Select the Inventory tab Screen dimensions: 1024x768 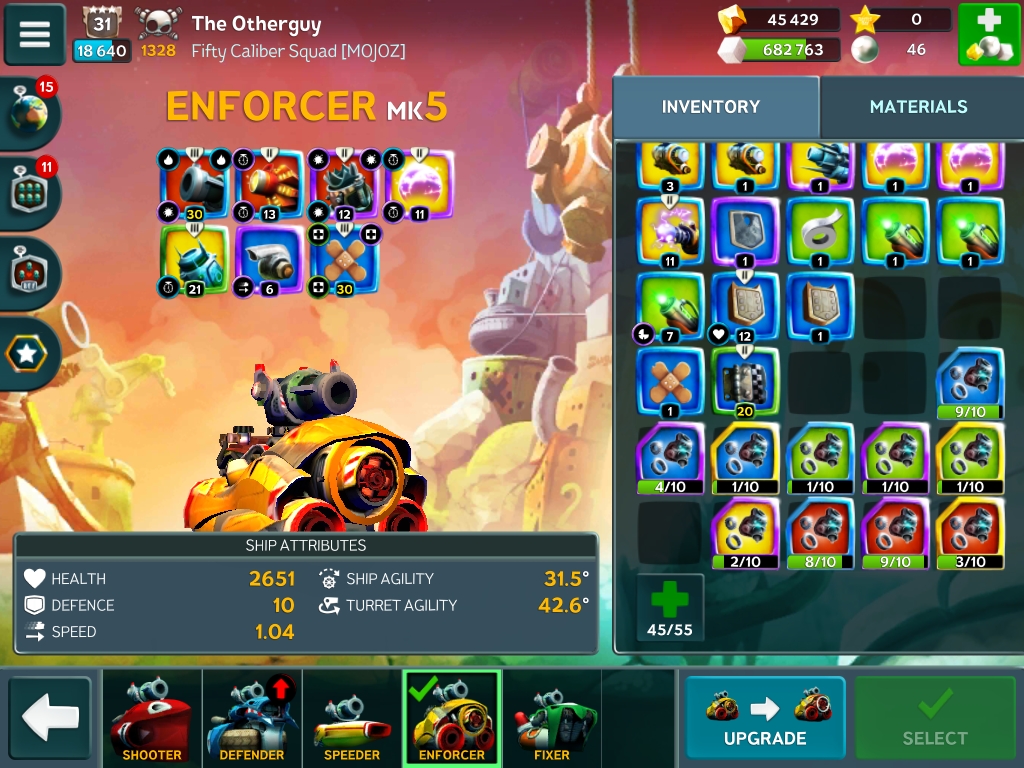pos(711,107)
